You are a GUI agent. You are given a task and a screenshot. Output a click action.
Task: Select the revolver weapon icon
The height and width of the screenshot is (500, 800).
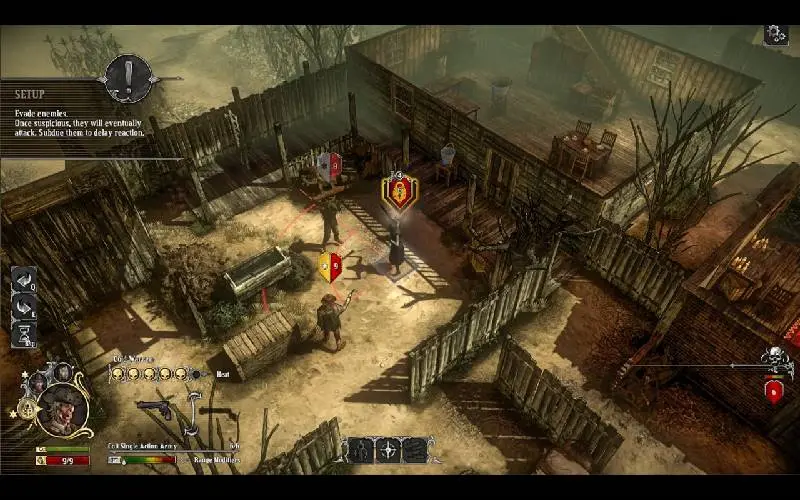tap(153, 407)
